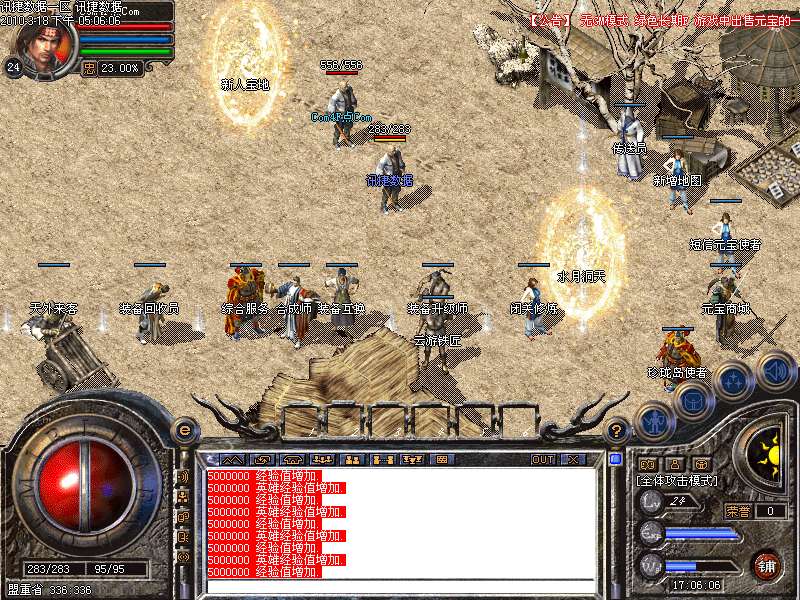Click the OUT button above chat

click(543, 460)
